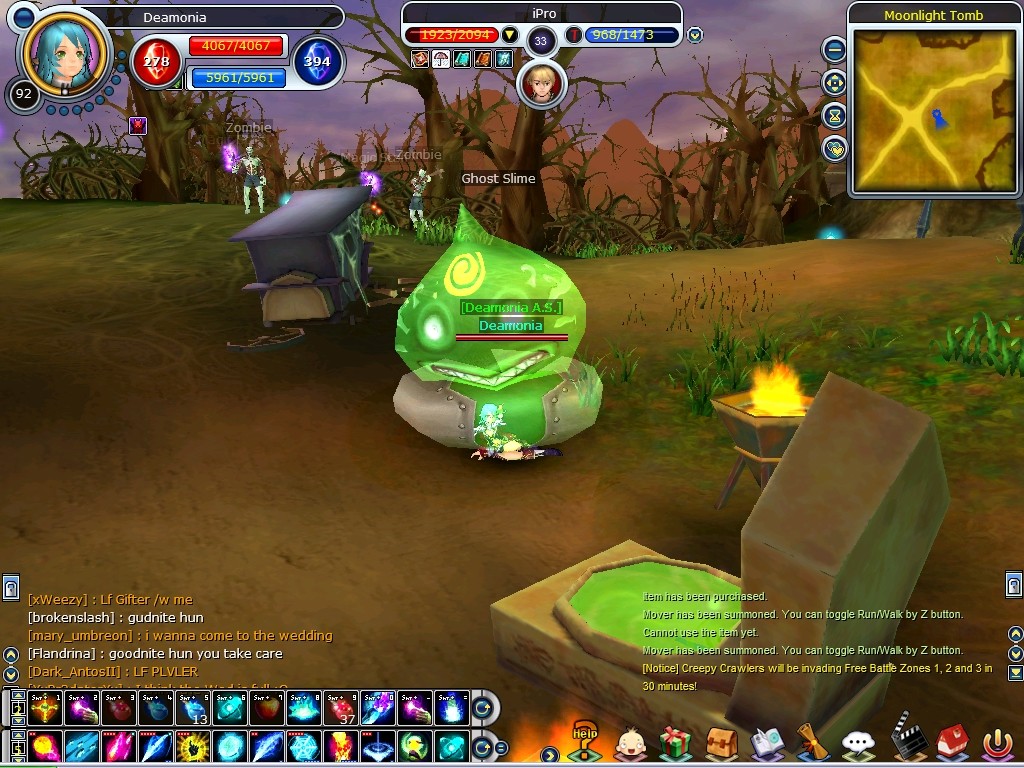Click the Moonlight Tomb minimap

[933, 110]
